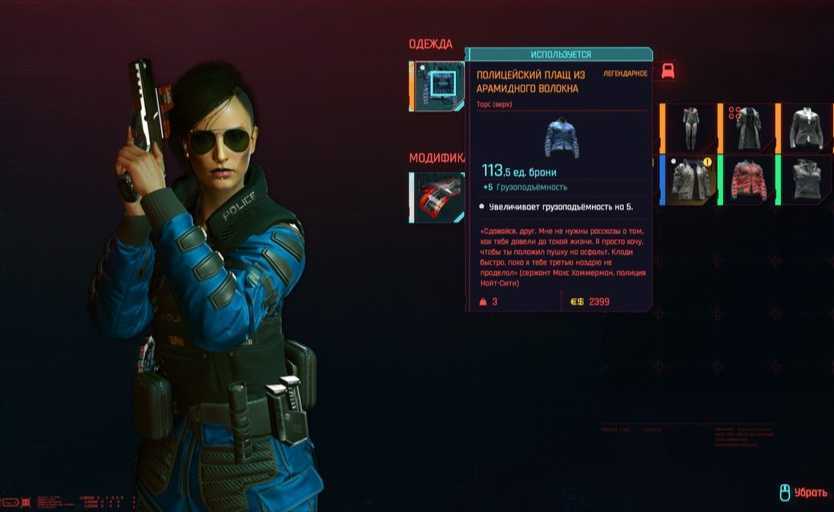Image resolution: width=834 pixels, height=512 pixels.
Task: Pick the grey blazer jacket slot
Action: (805, 128)
